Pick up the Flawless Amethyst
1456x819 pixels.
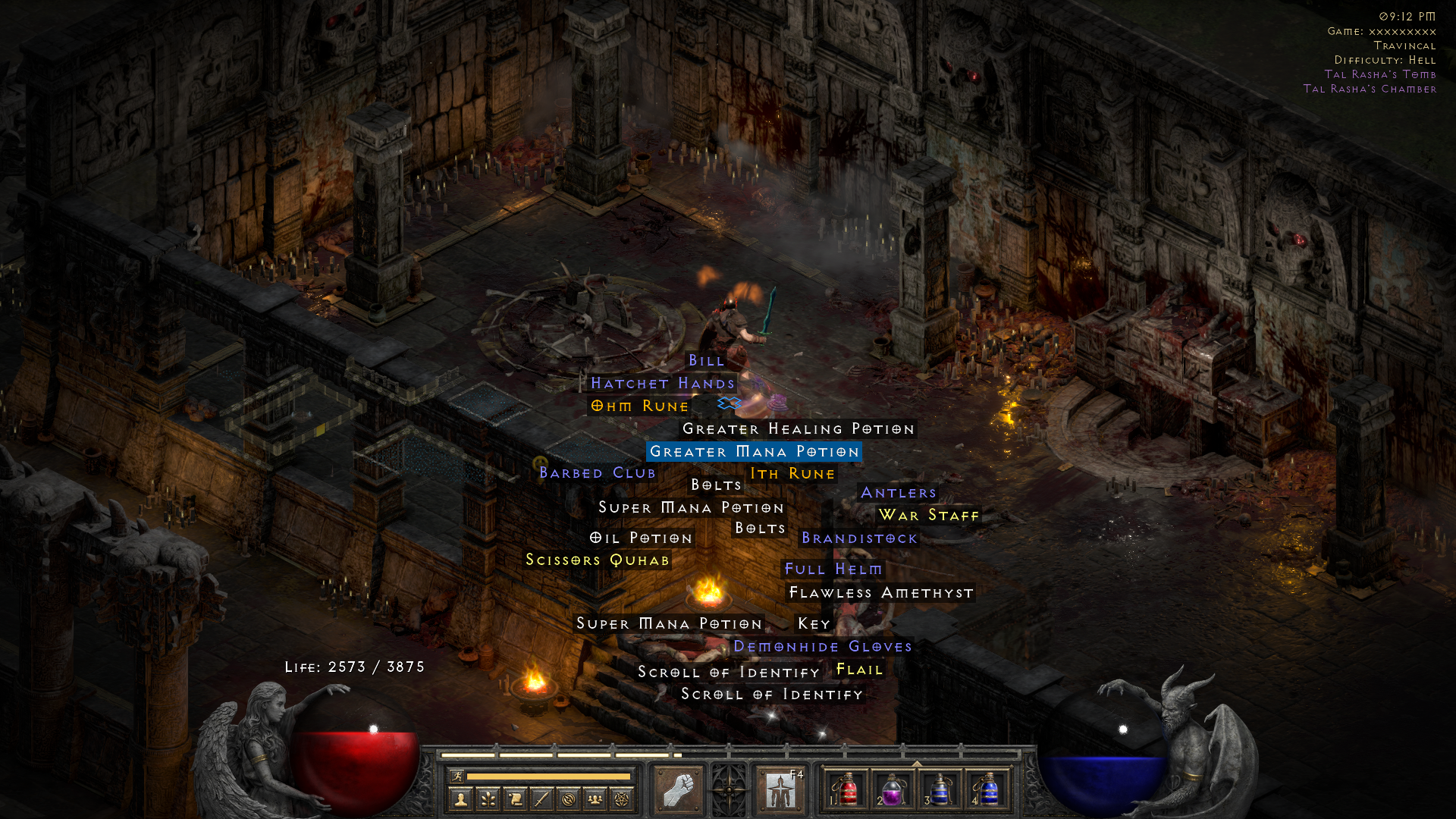[881, 592]
